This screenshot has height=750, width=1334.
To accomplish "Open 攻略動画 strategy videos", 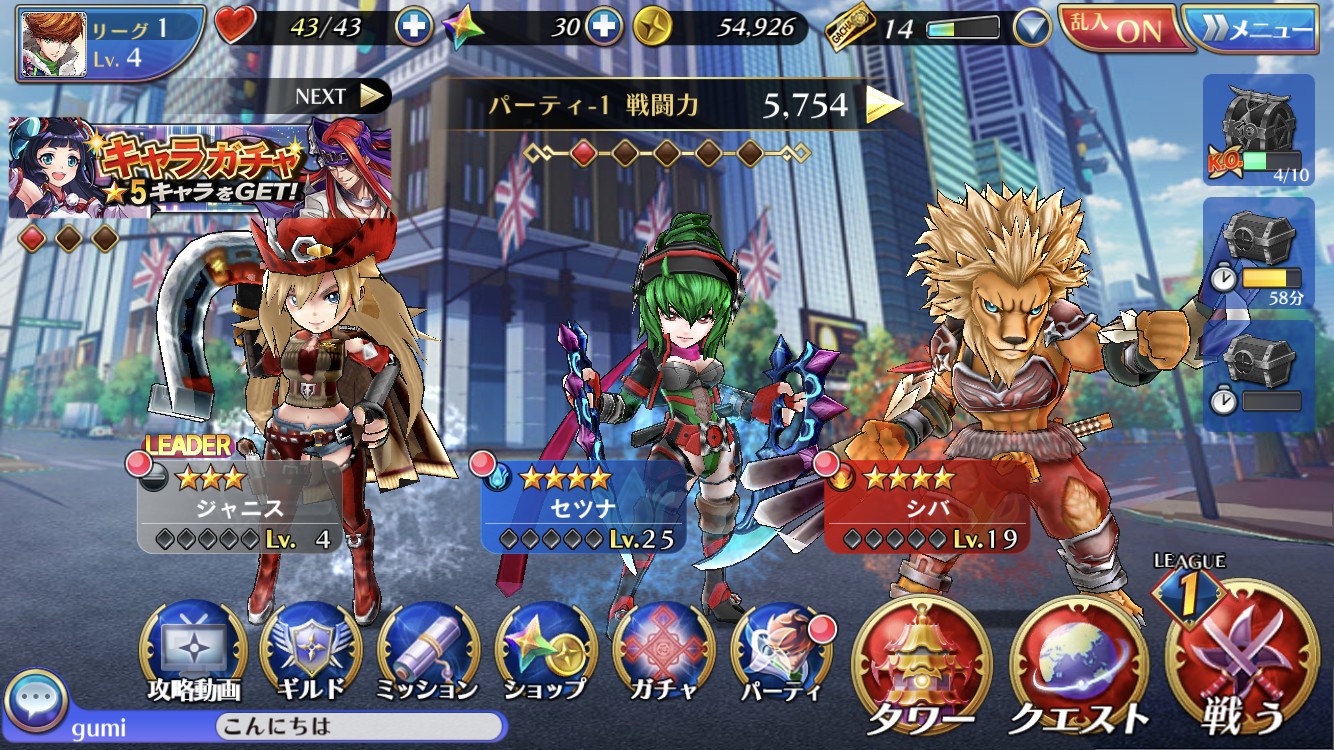I will pos(193,652).
